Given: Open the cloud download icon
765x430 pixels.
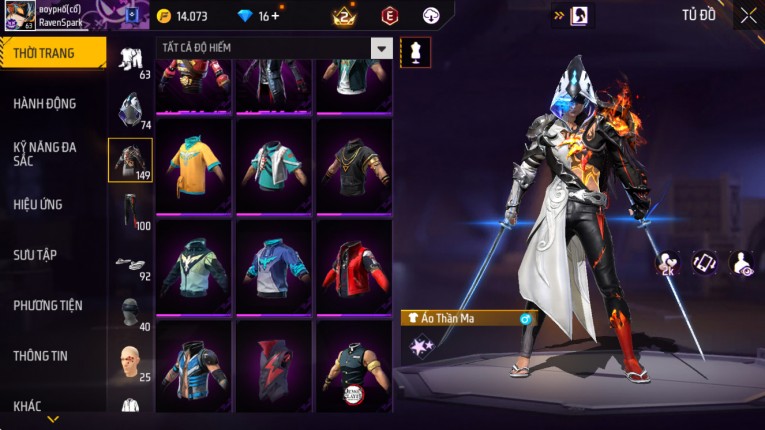Looking at the screenshot, I should (x=431, y=15).
